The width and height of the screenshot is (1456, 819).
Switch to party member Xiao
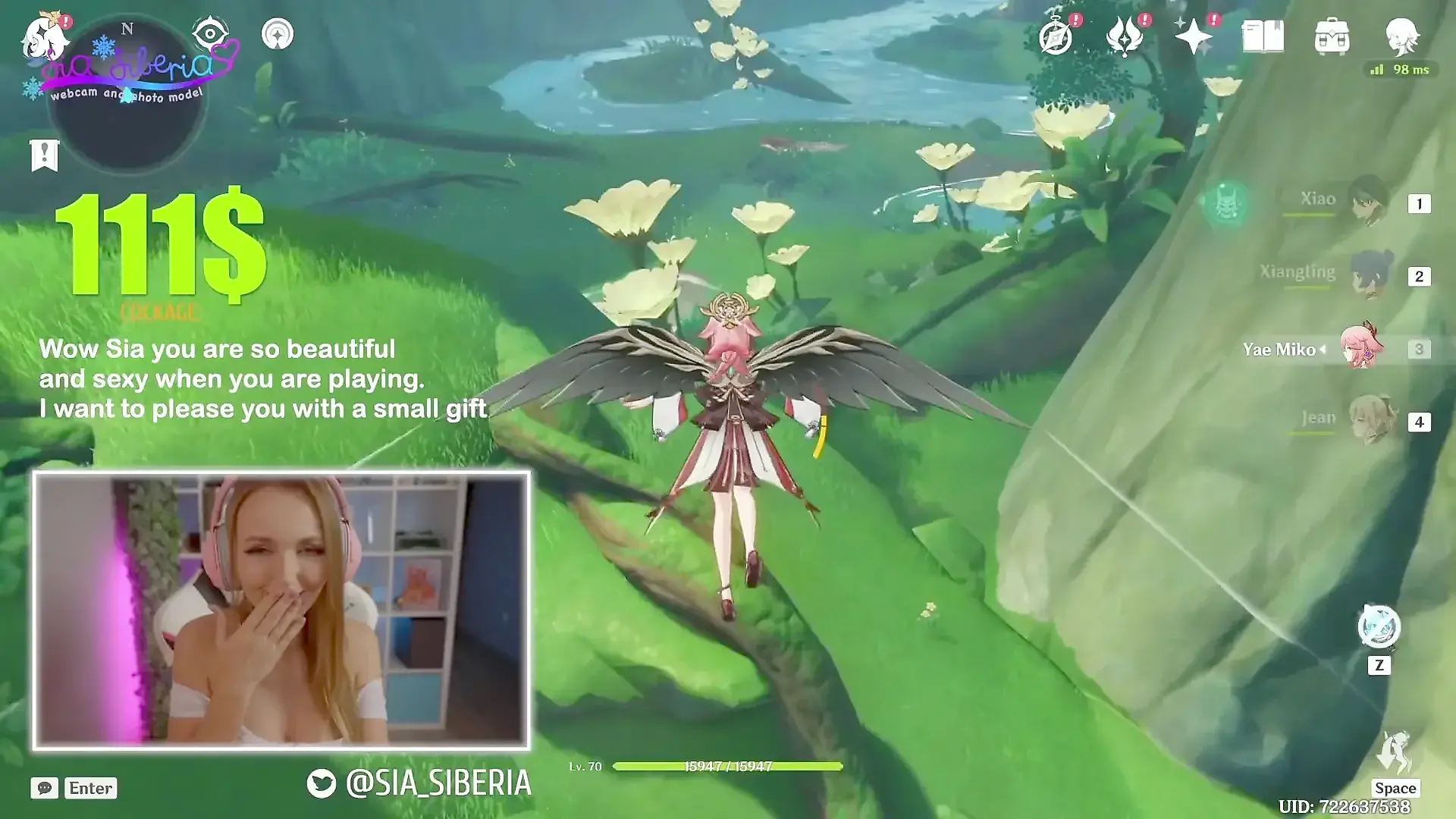(x=1368, y=201)
